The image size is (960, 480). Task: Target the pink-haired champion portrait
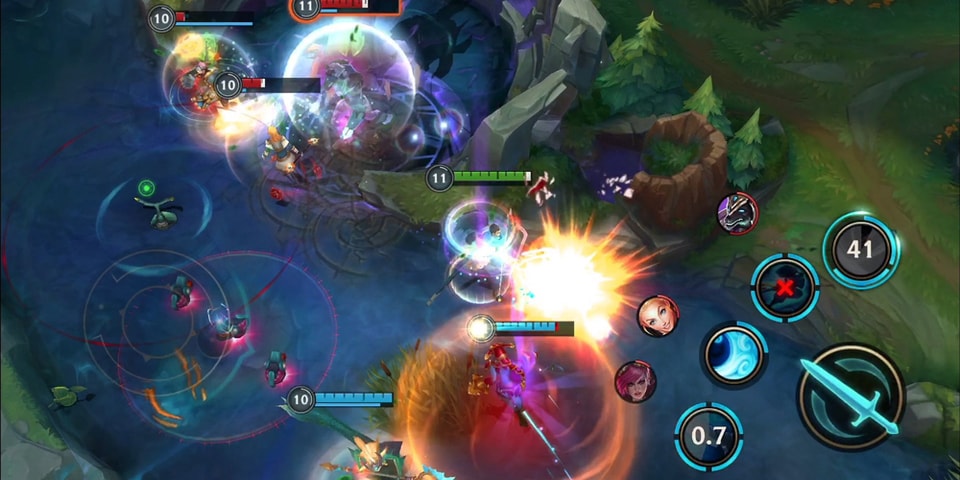click(635, 381)
